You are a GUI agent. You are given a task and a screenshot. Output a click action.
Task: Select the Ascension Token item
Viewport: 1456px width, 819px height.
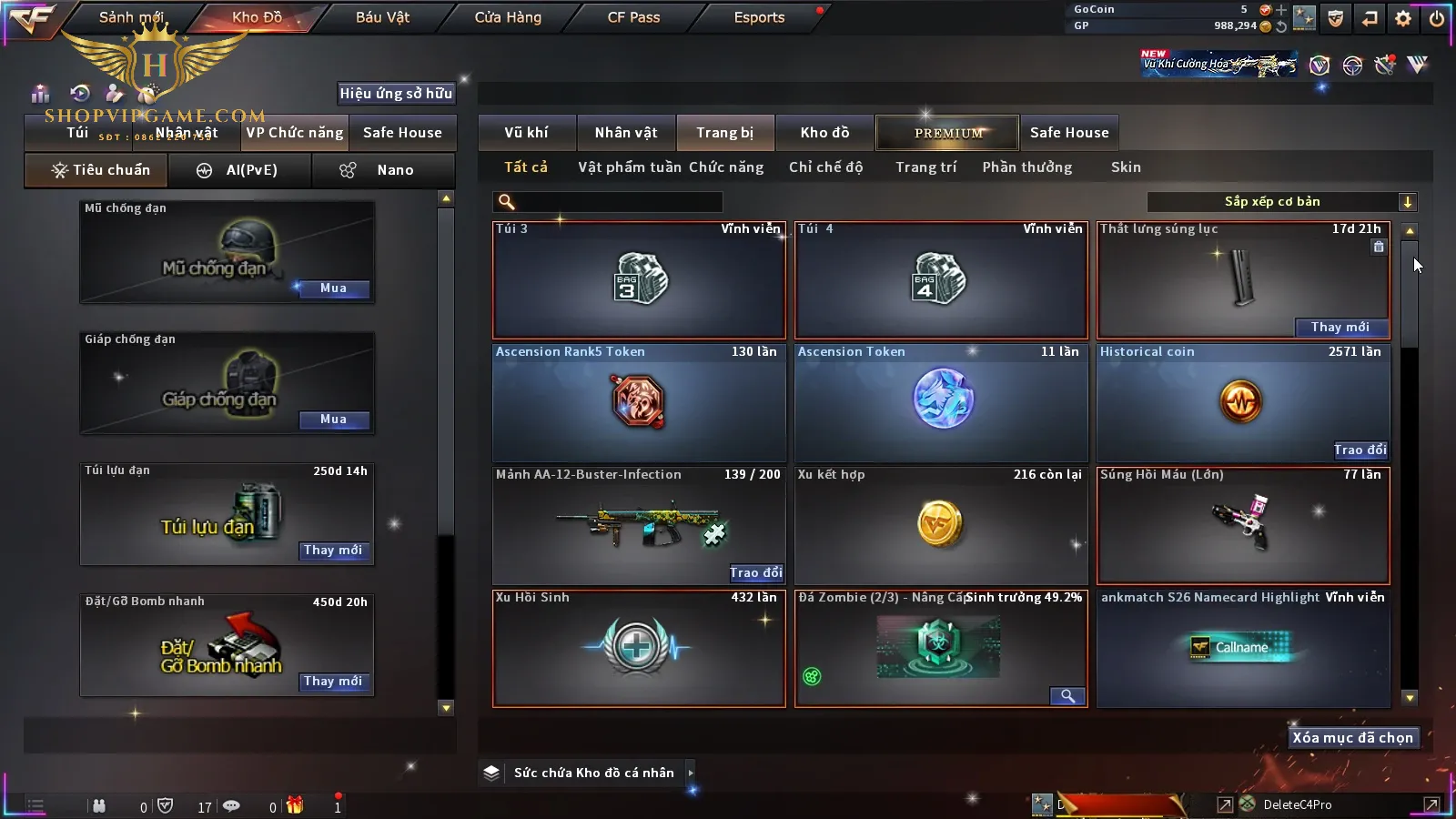[x=941, y=401]
